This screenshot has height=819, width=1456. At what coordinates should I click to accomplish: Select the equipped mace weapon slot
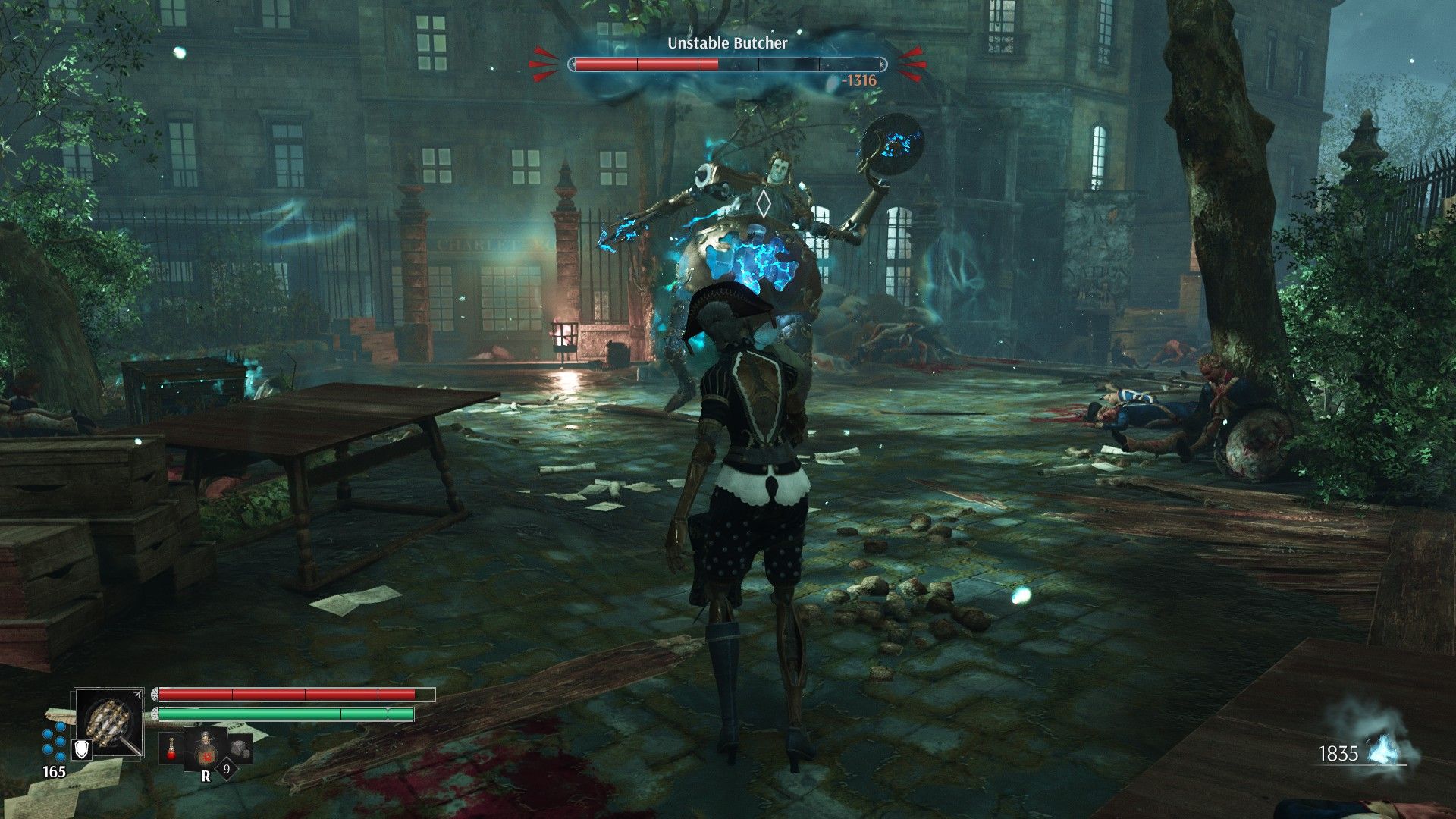click(x=109, y=722)
